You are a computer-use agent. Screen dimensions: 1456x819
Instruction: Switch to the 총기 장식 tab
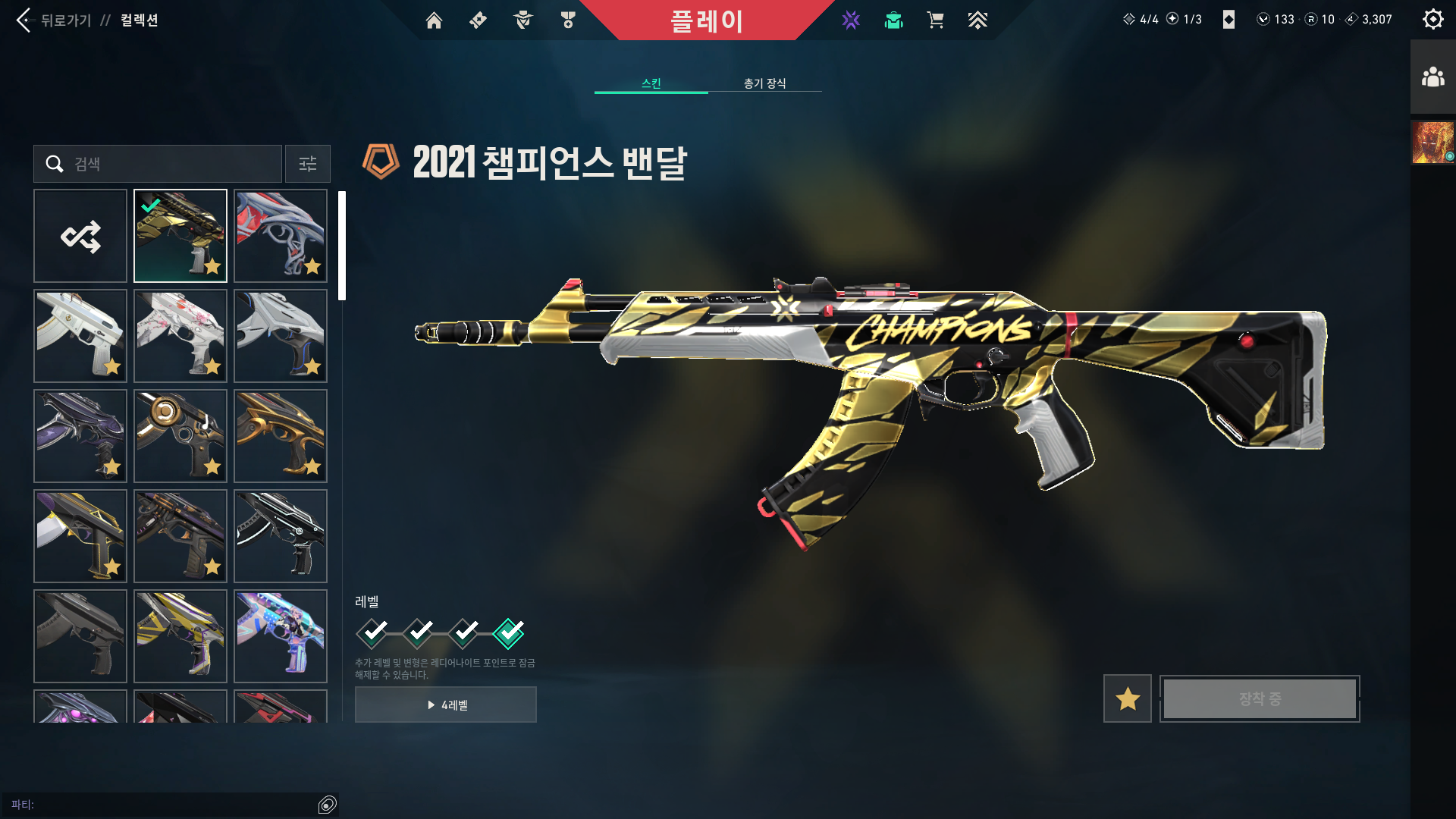point(764,83)
